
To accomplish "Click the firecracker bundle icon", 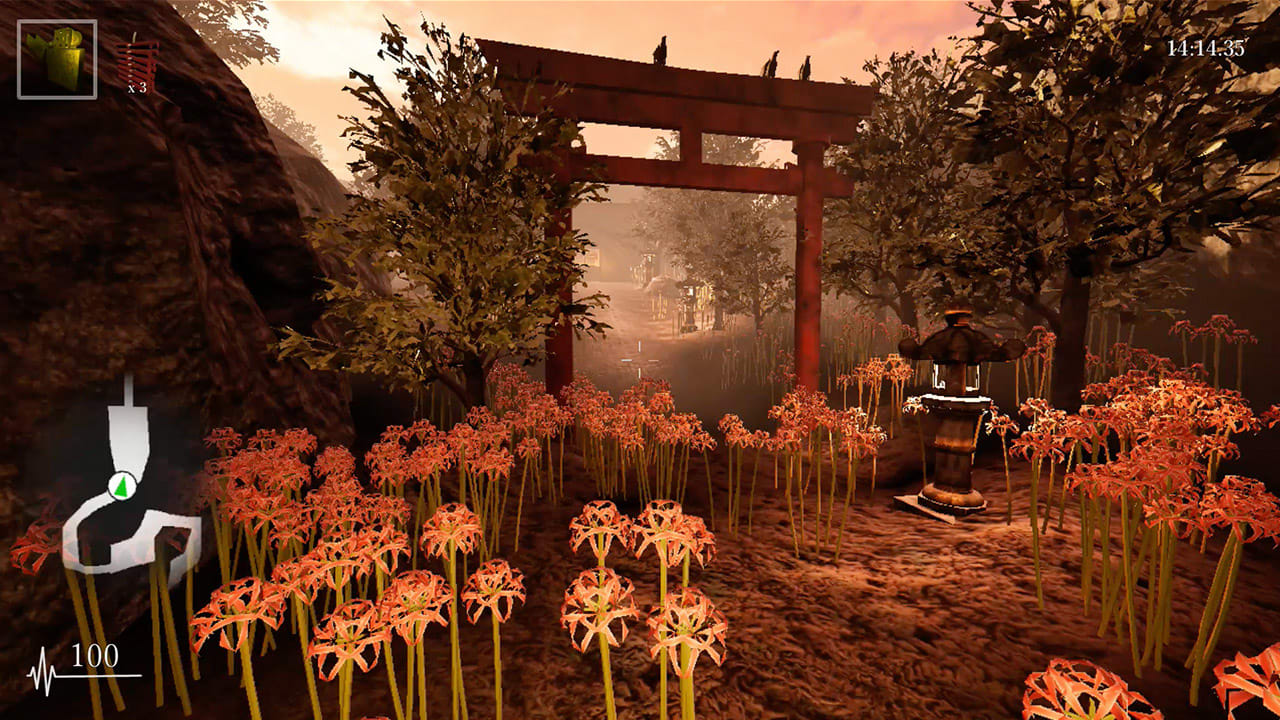I will point(137,62).
